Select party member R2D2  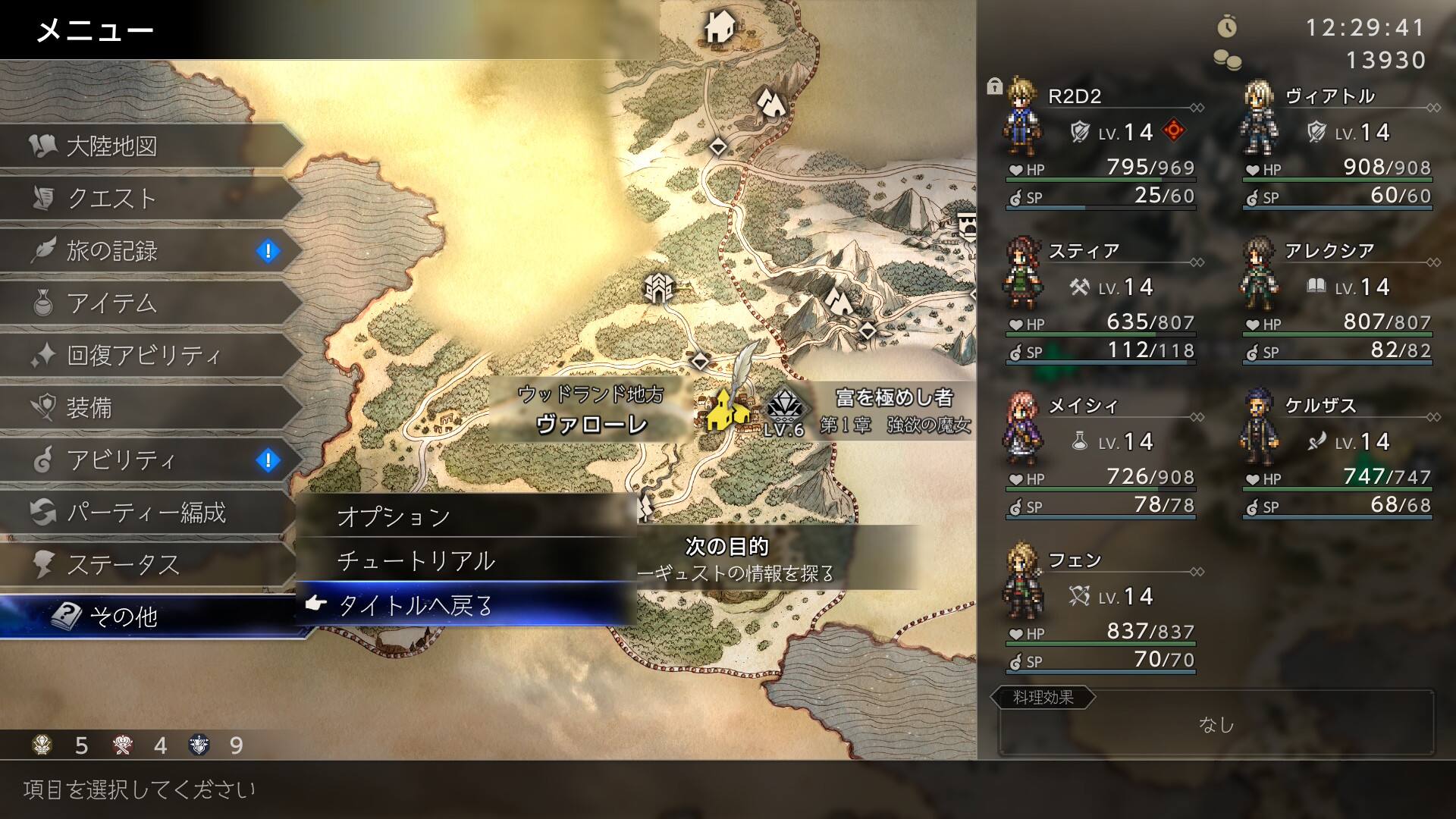tap(1100, 144)
